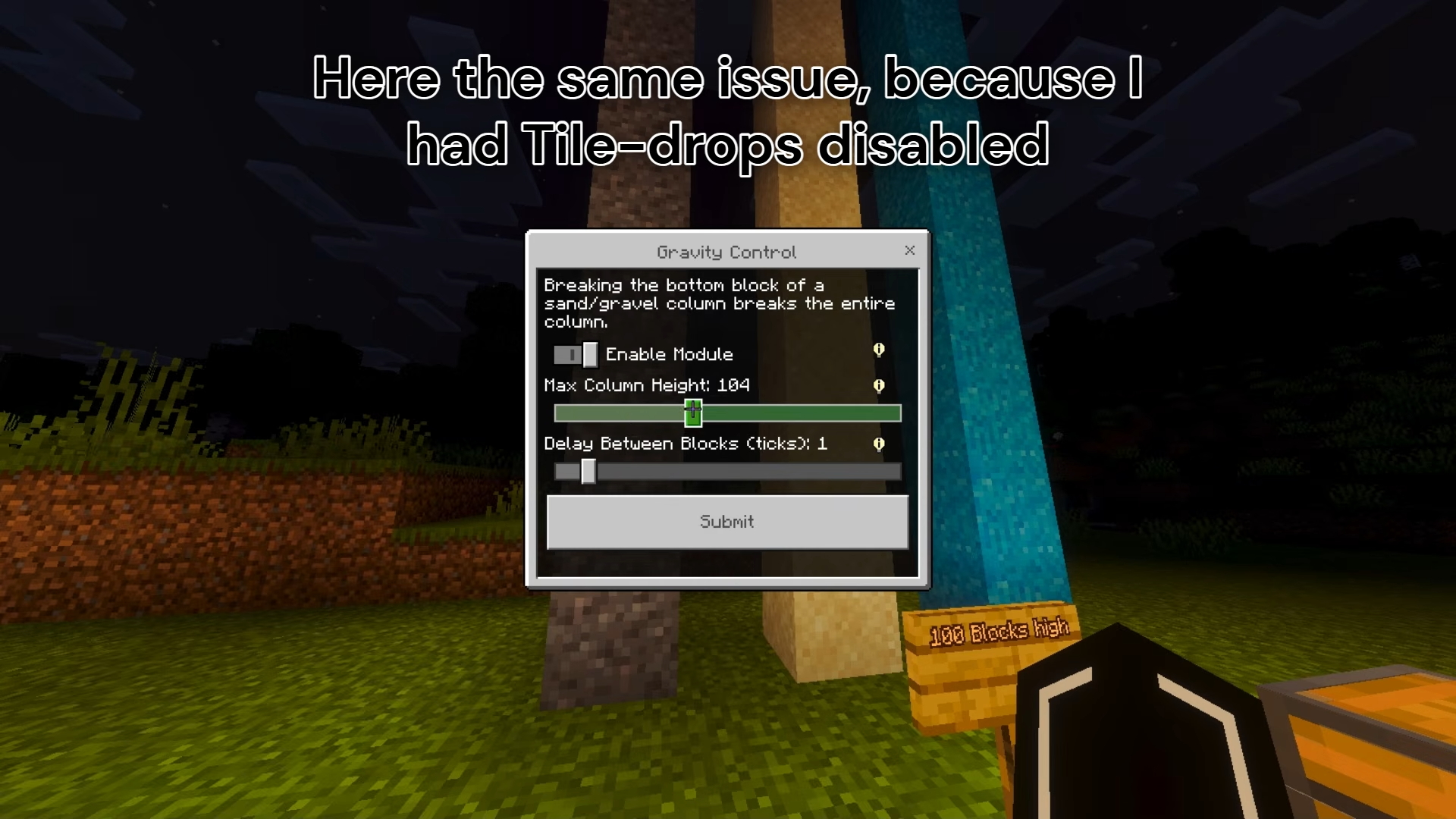Click the Max Column Height slider handle
Image resolution: width=1456 pixels, height=819 pixels.
tap(694, 412)
